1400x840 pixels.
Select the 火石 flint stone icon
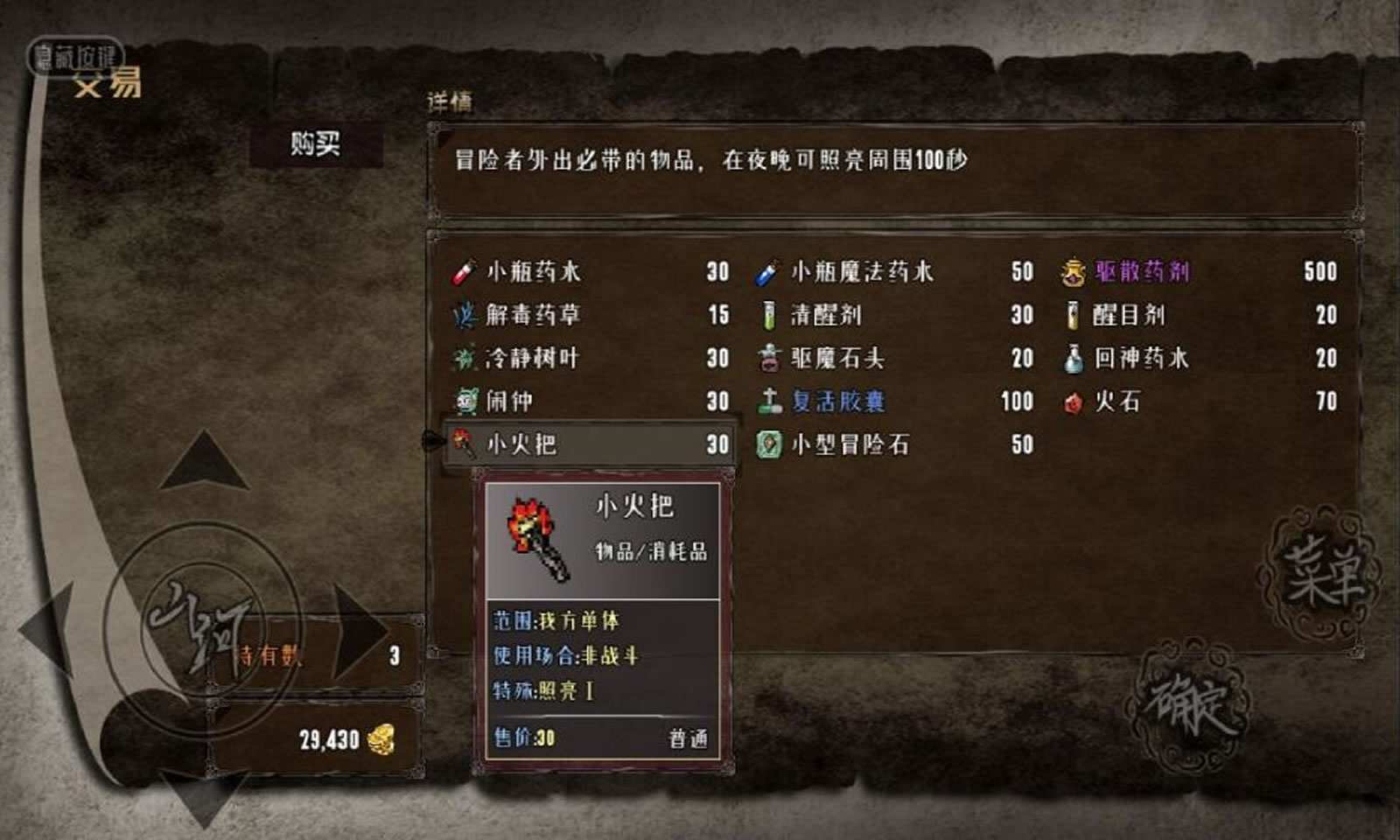point(1075,402)
